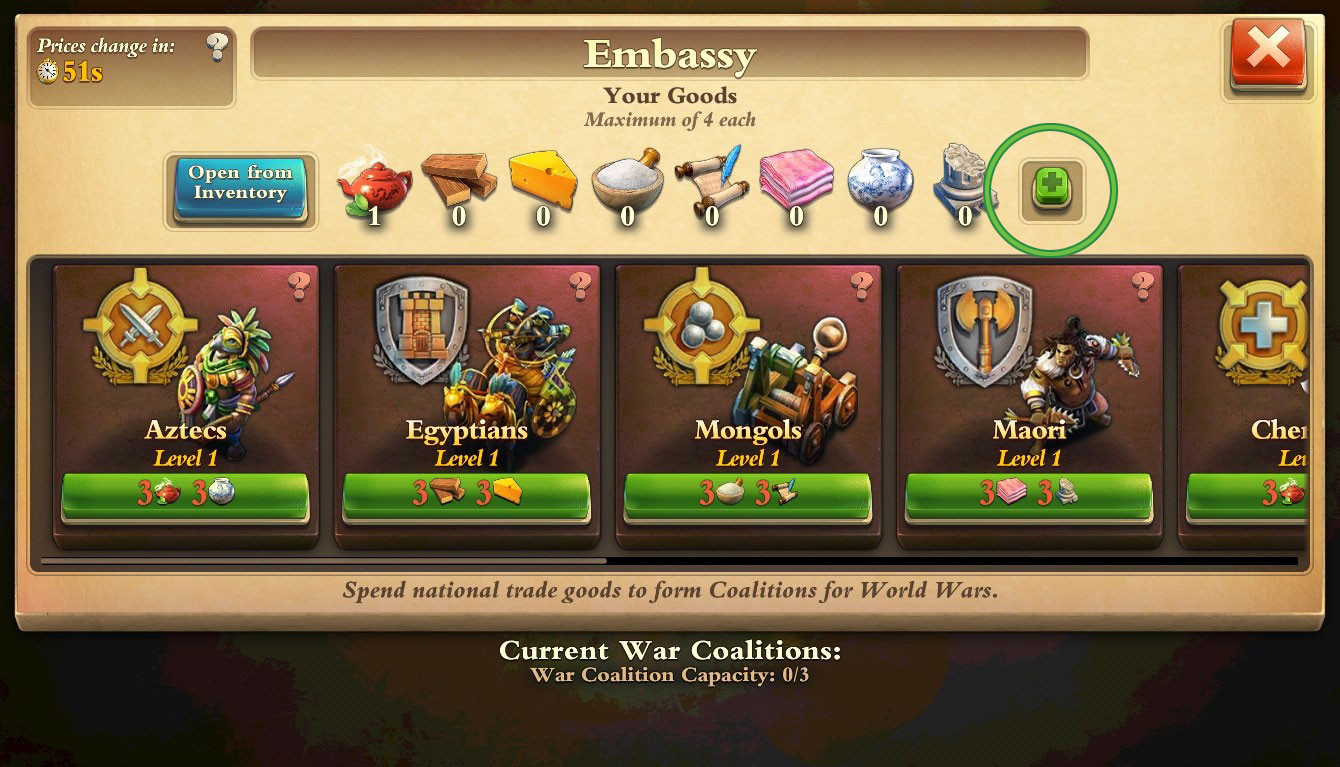The width and height of the screenshot is (1340, 767).
Task: Show Maori card info question mark
Action: click(x=1142, y=287)
